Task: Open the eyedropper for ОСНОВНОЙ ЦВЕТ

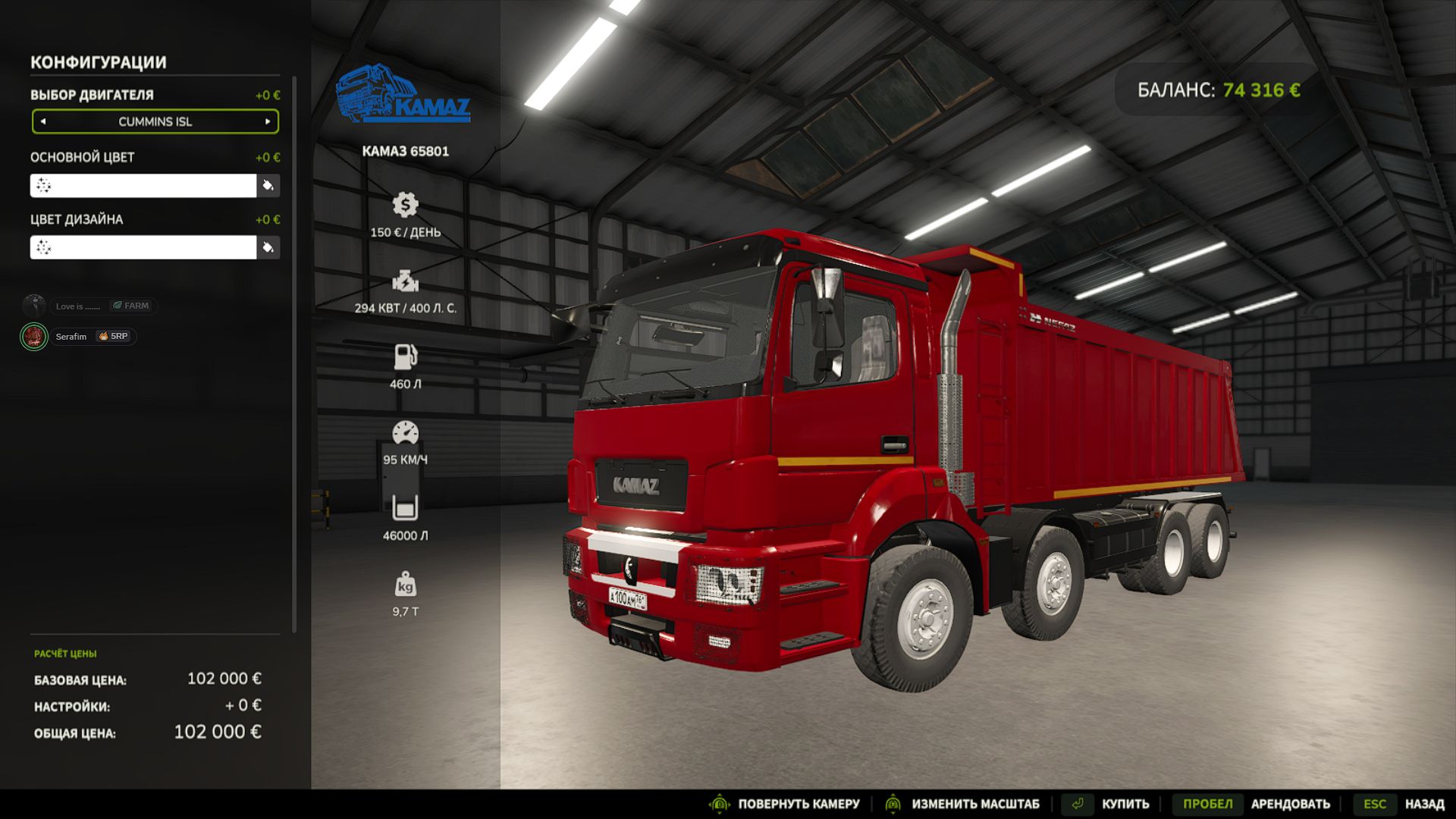Action: 267,185
